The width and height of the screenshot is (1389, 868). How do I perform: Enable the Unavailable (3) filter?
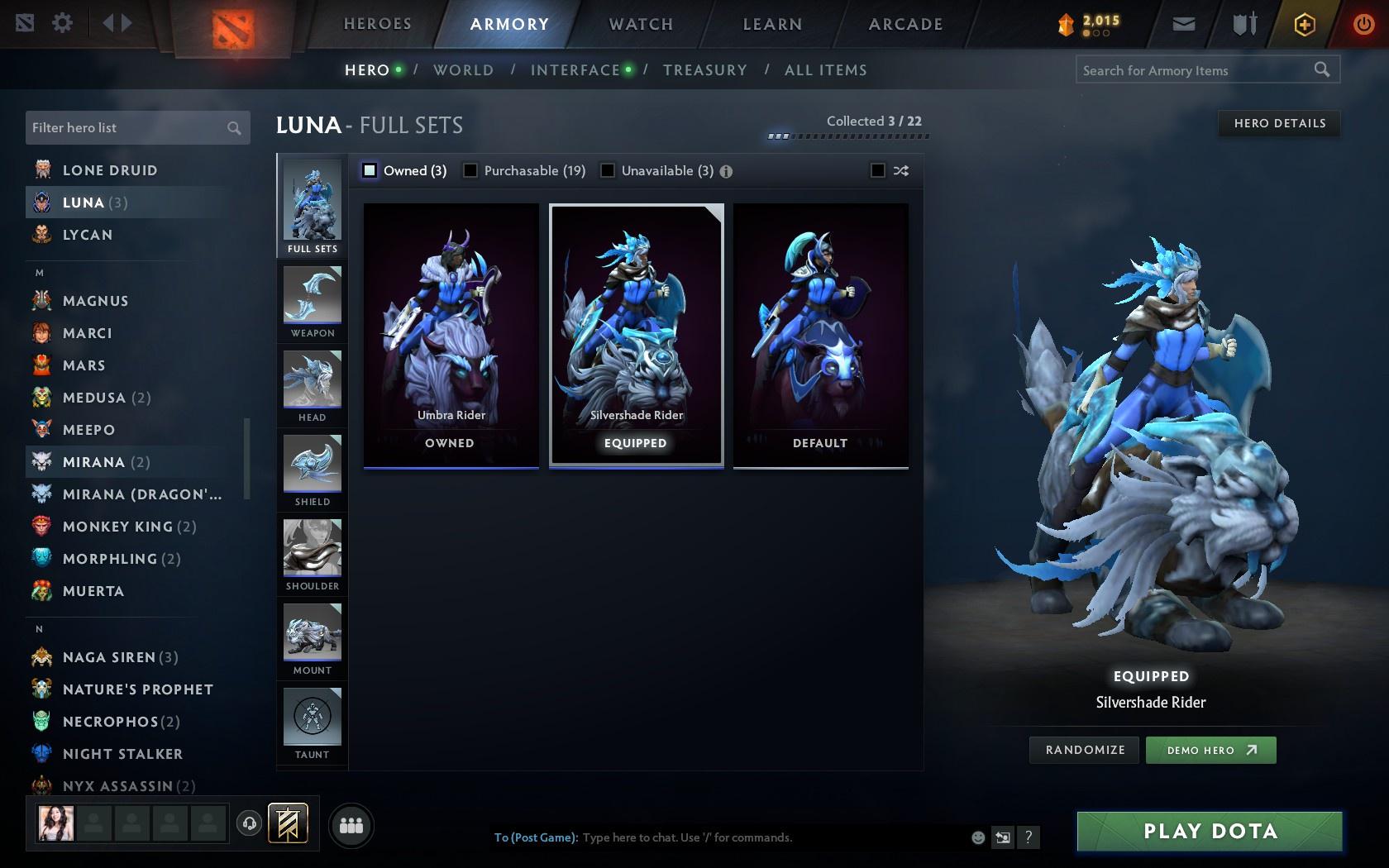point(609,170)
